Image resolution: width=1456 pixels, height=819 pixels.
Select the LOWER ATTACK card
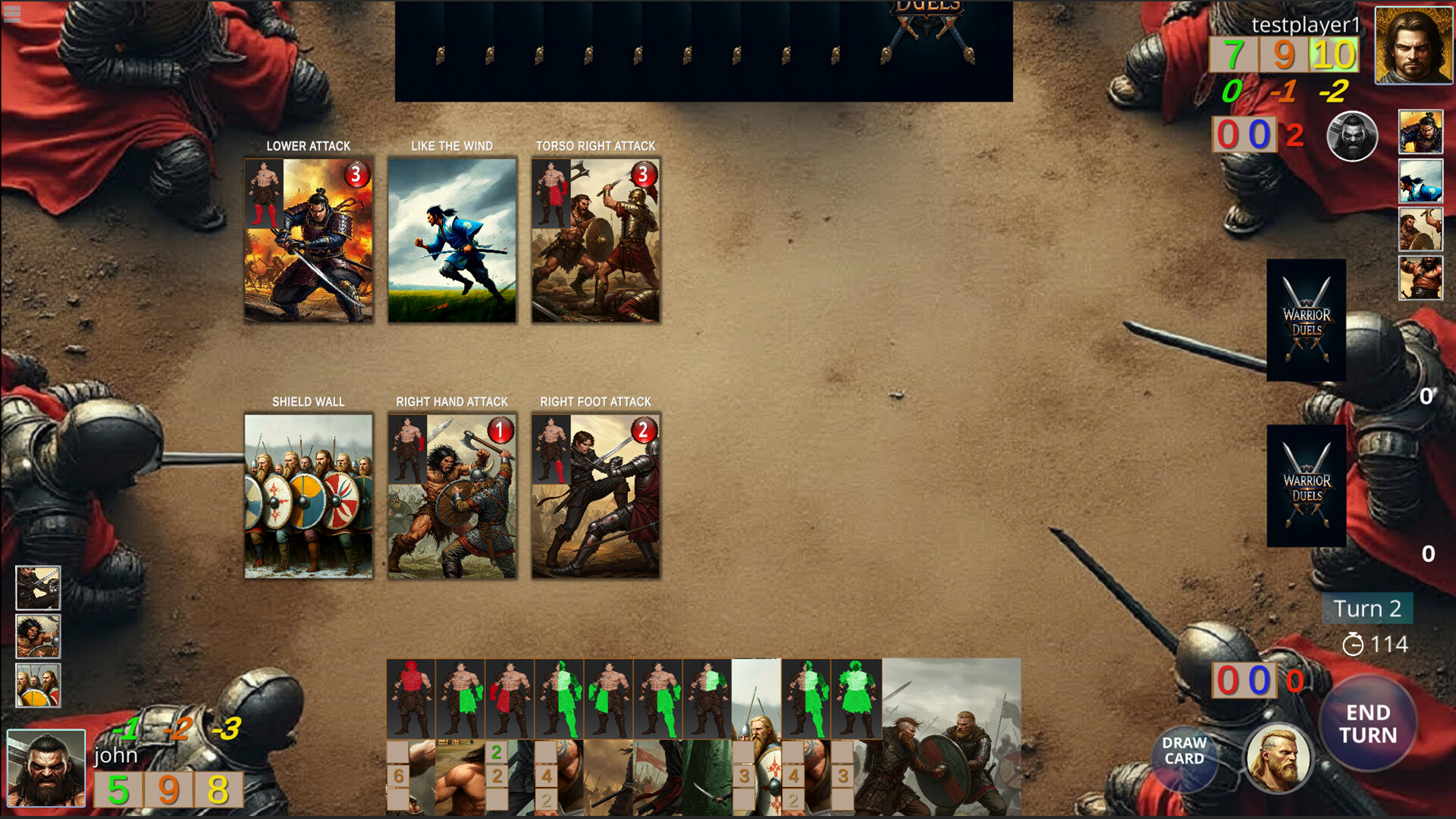click(x=308, y=240)
